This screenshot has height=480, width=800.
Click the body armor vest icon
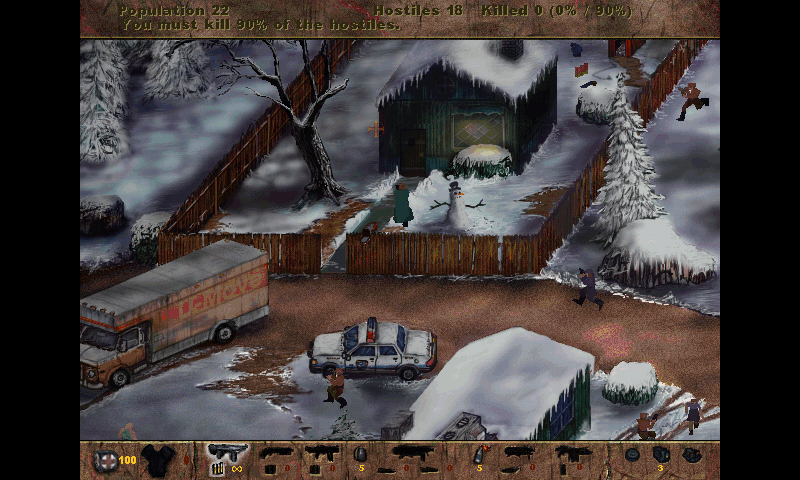click(156, 458)
